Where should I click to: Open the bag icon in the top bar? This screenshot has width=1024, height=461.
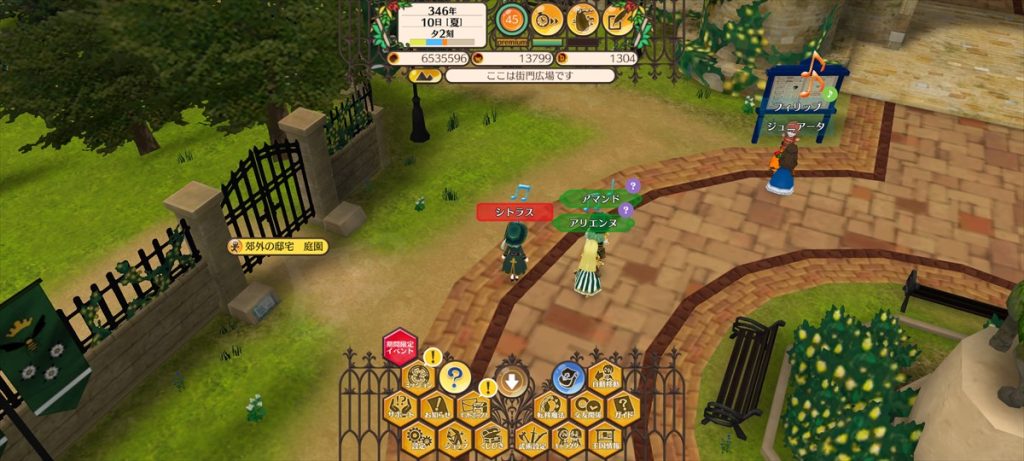pos(582,18)
